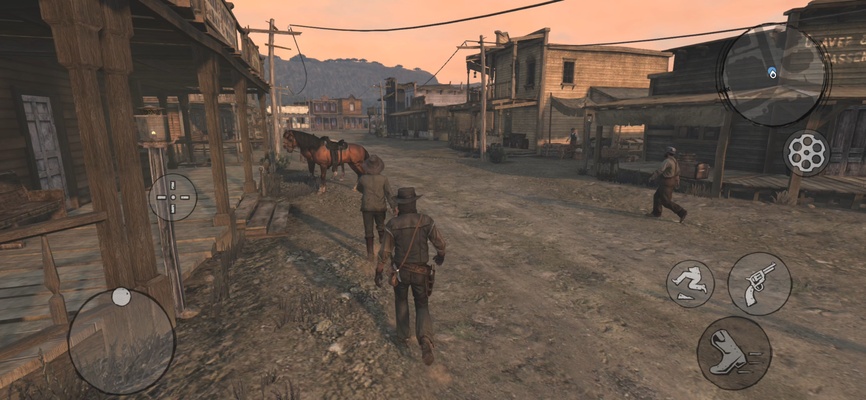866x400 pixels.
Task: Tap the boot sprint button
Action: [734, 352]
